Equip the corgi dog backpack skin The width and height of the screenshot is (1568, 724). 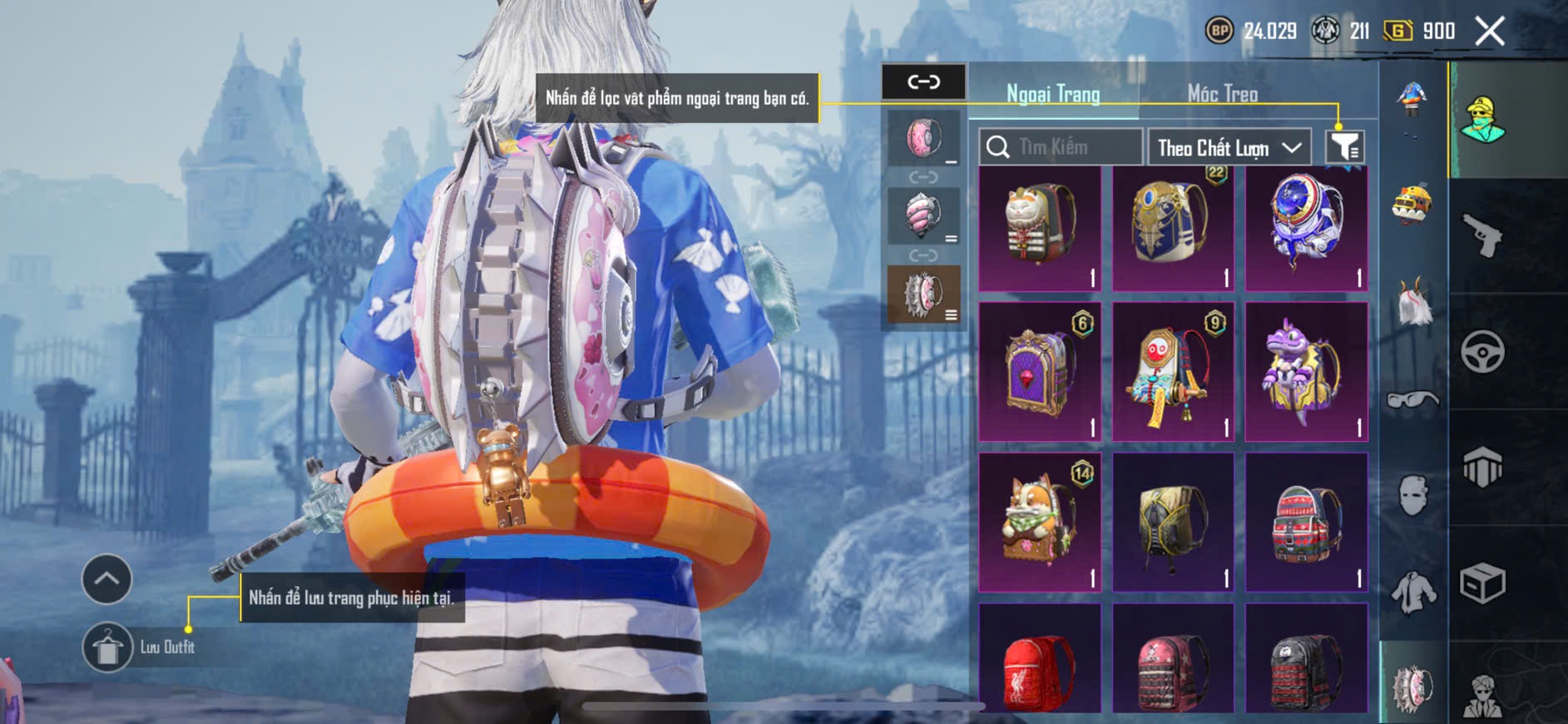1040,522
